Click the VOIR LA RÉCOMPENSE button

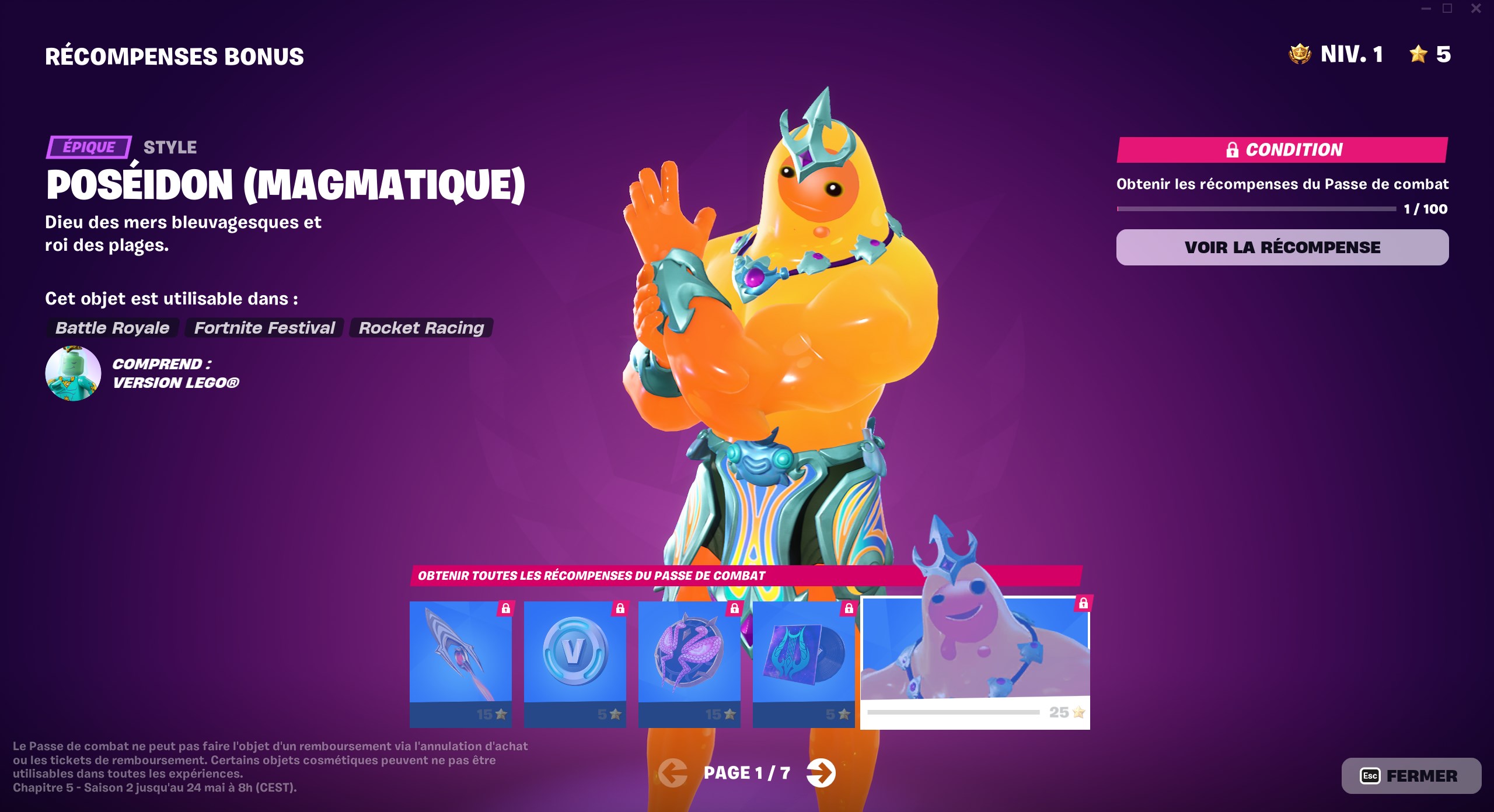pyautogui.click(x=1282, y=247)
